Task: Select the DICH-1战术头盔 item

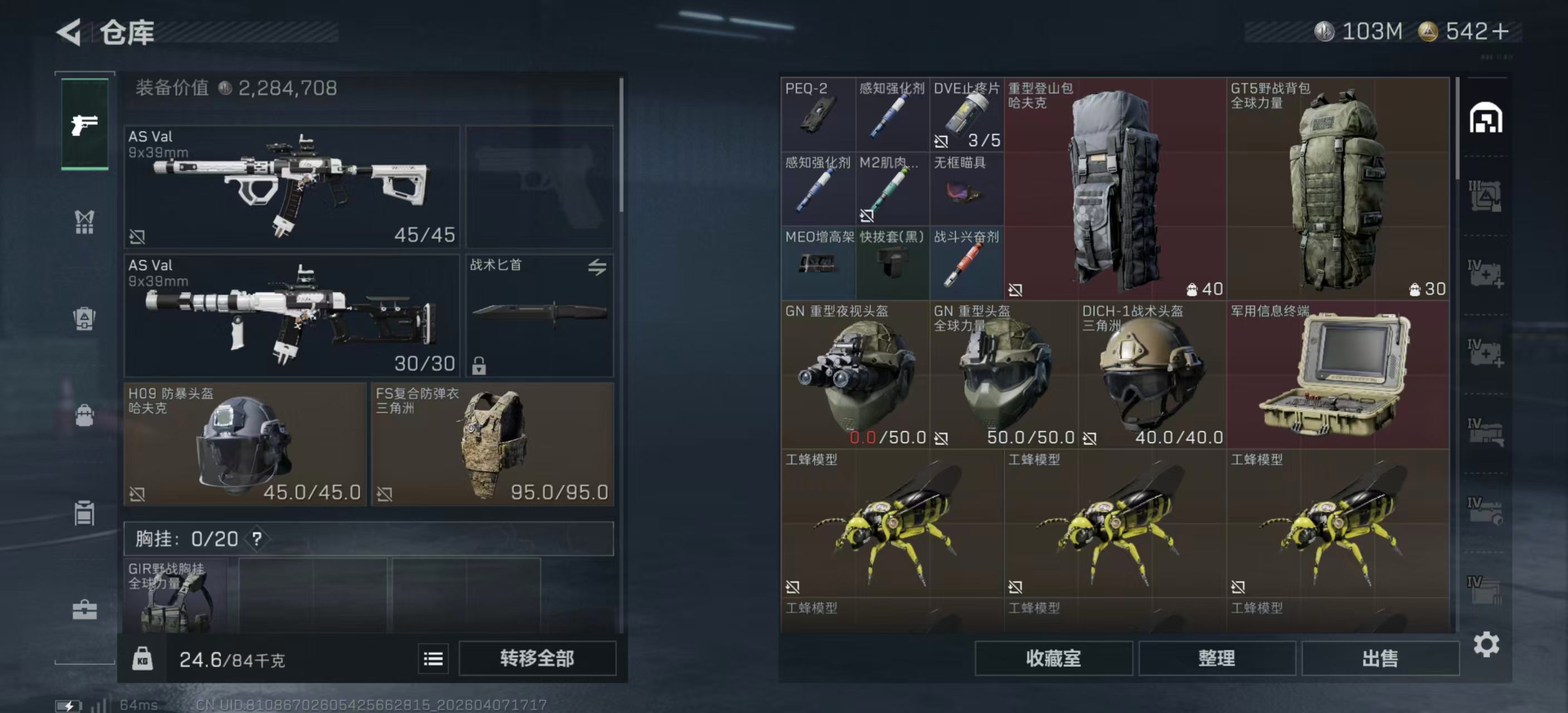Action: 1151,375
